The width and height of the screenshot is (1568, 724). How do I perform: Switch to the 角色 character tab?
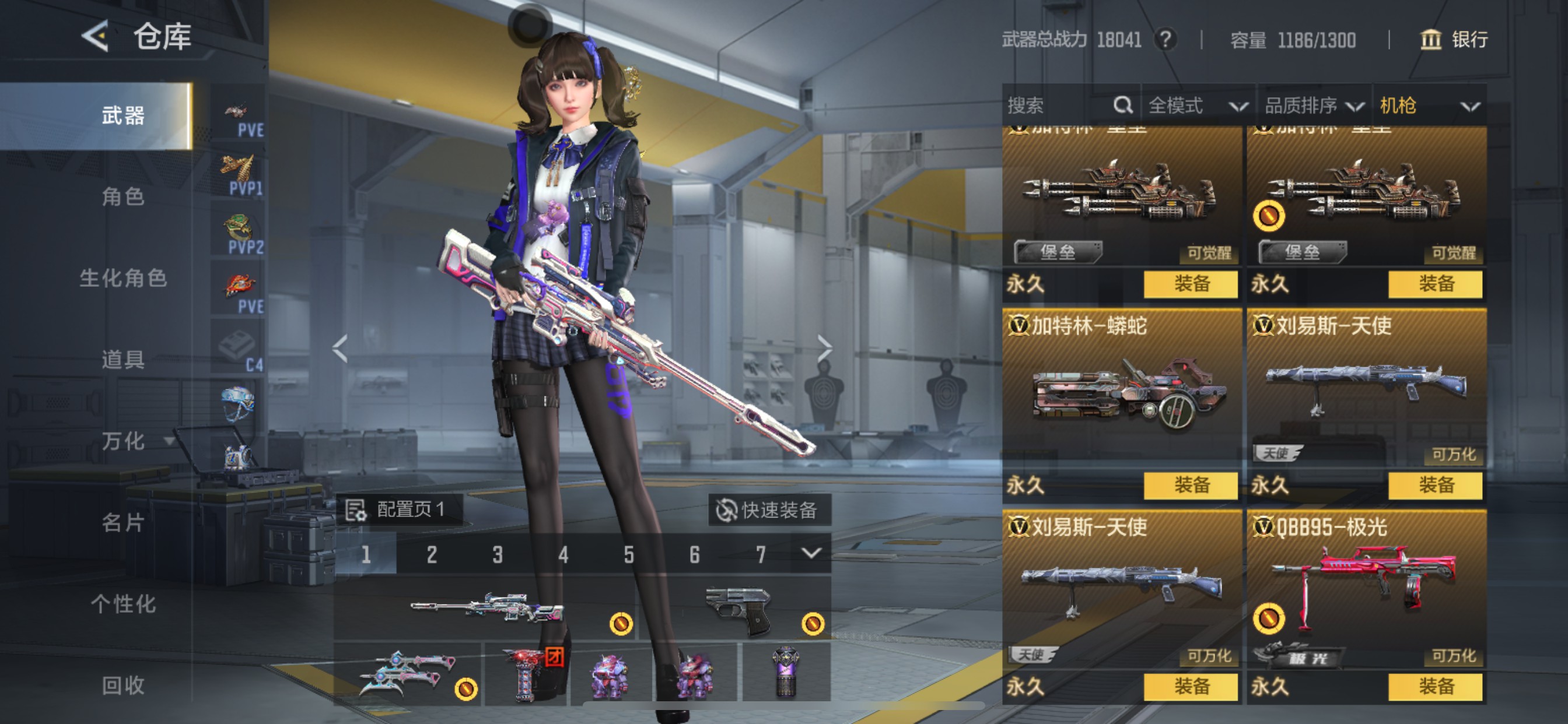[x=123, y=196]
